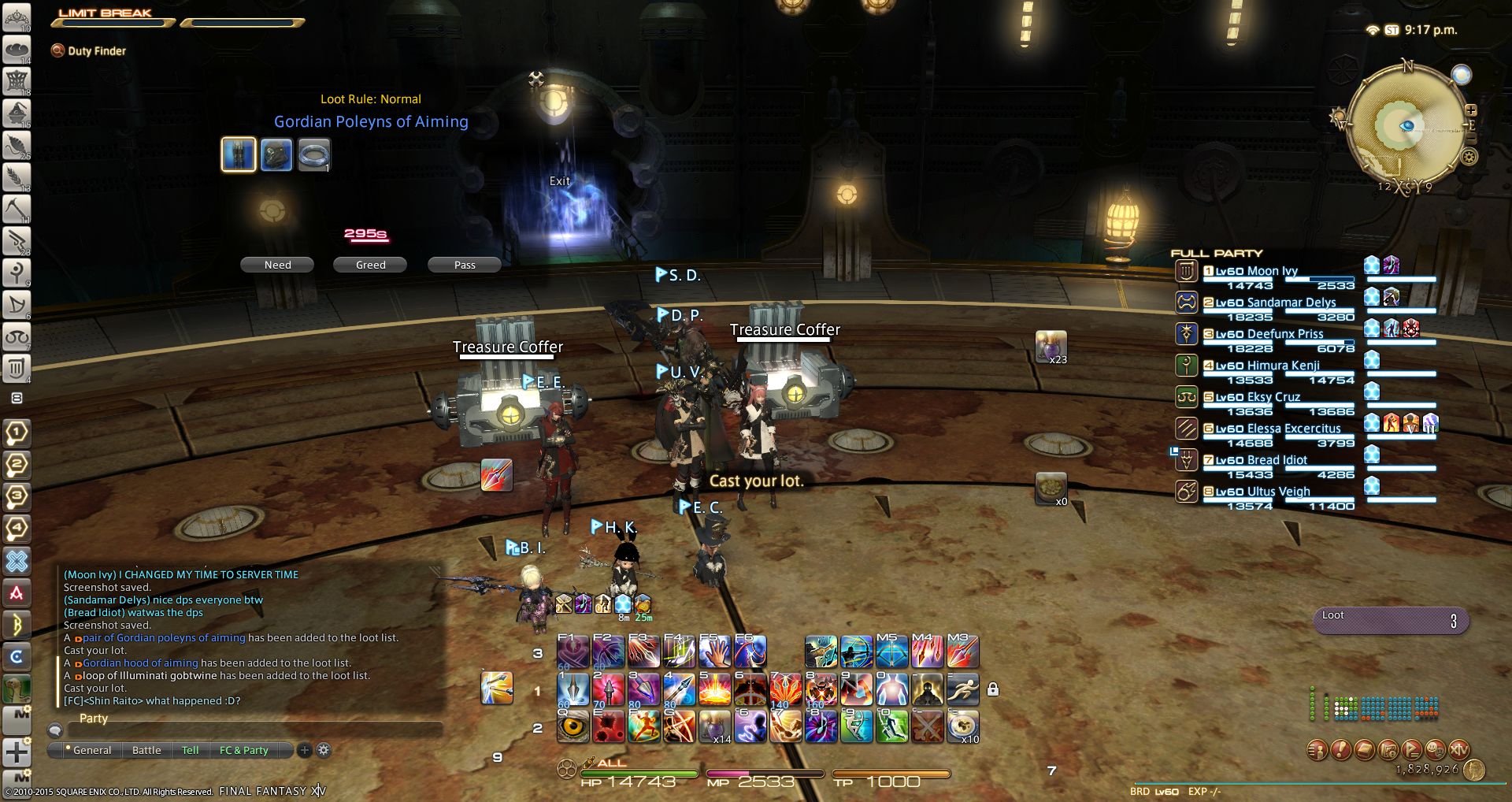Select the Illuminati gobtwine loop loot icon
This screenshot has height=802, width=1512.
313,154
